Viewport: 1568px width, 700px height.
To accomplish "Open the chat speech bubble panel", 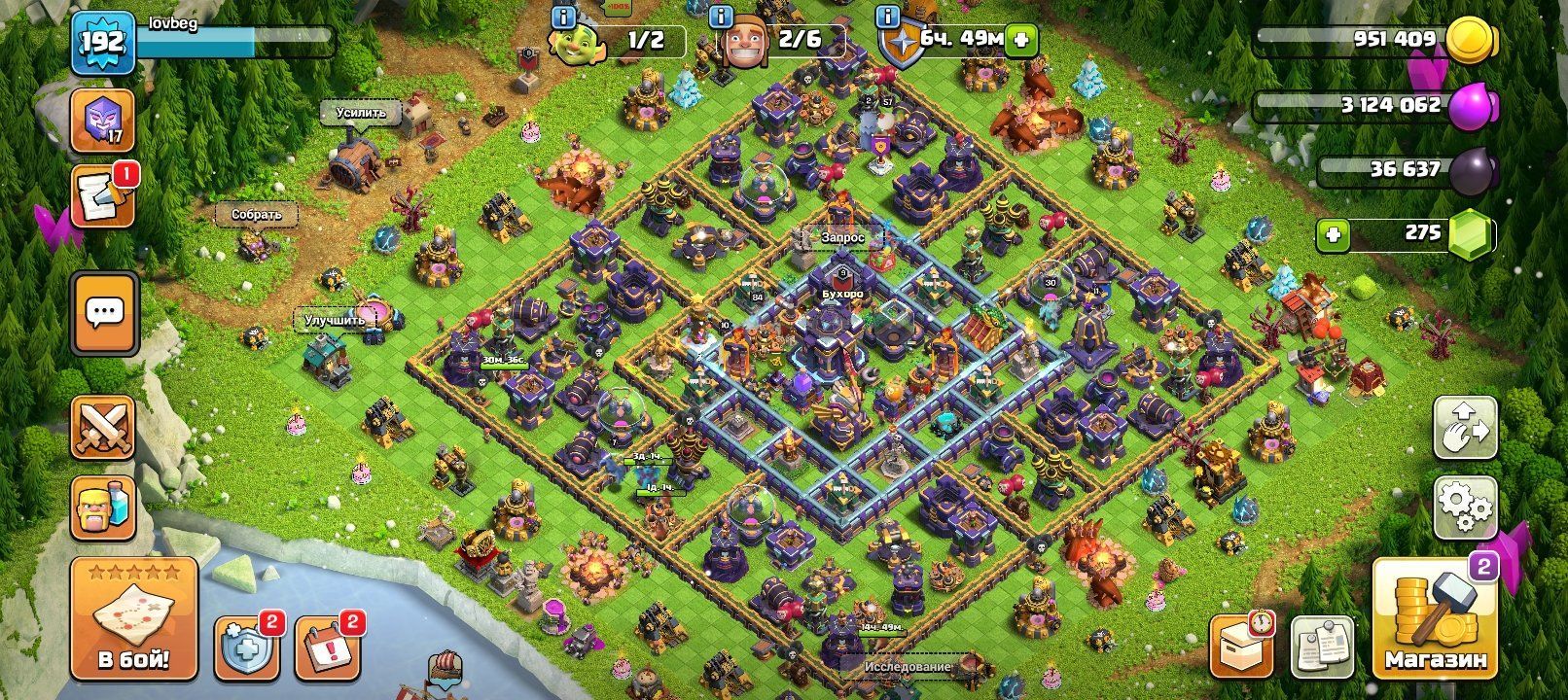I will coord(104,314).
